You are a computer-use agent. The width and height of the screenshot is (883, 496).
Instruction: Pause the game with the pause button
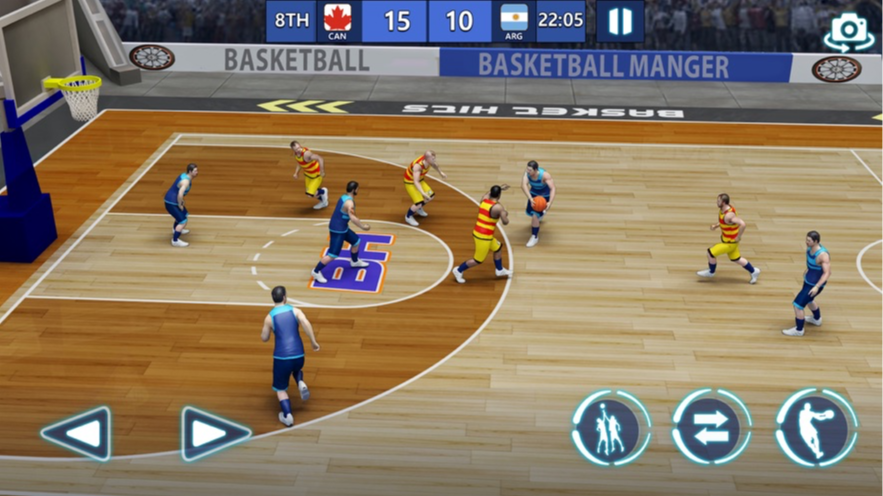coord(620,21)
